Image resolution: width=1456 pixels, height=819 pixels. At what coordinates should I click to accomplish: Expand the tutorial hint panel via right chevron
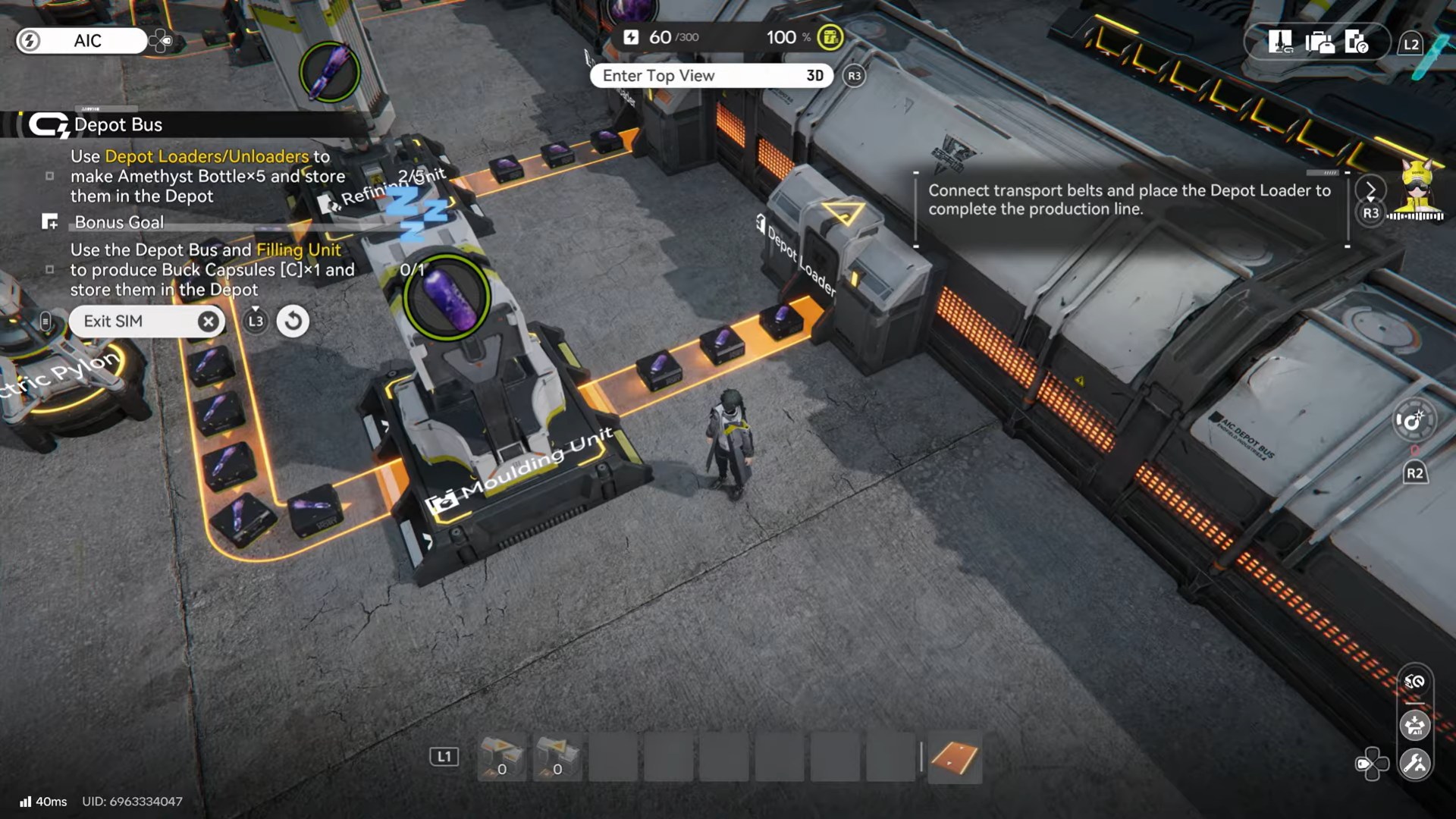tap(1370, 190)
